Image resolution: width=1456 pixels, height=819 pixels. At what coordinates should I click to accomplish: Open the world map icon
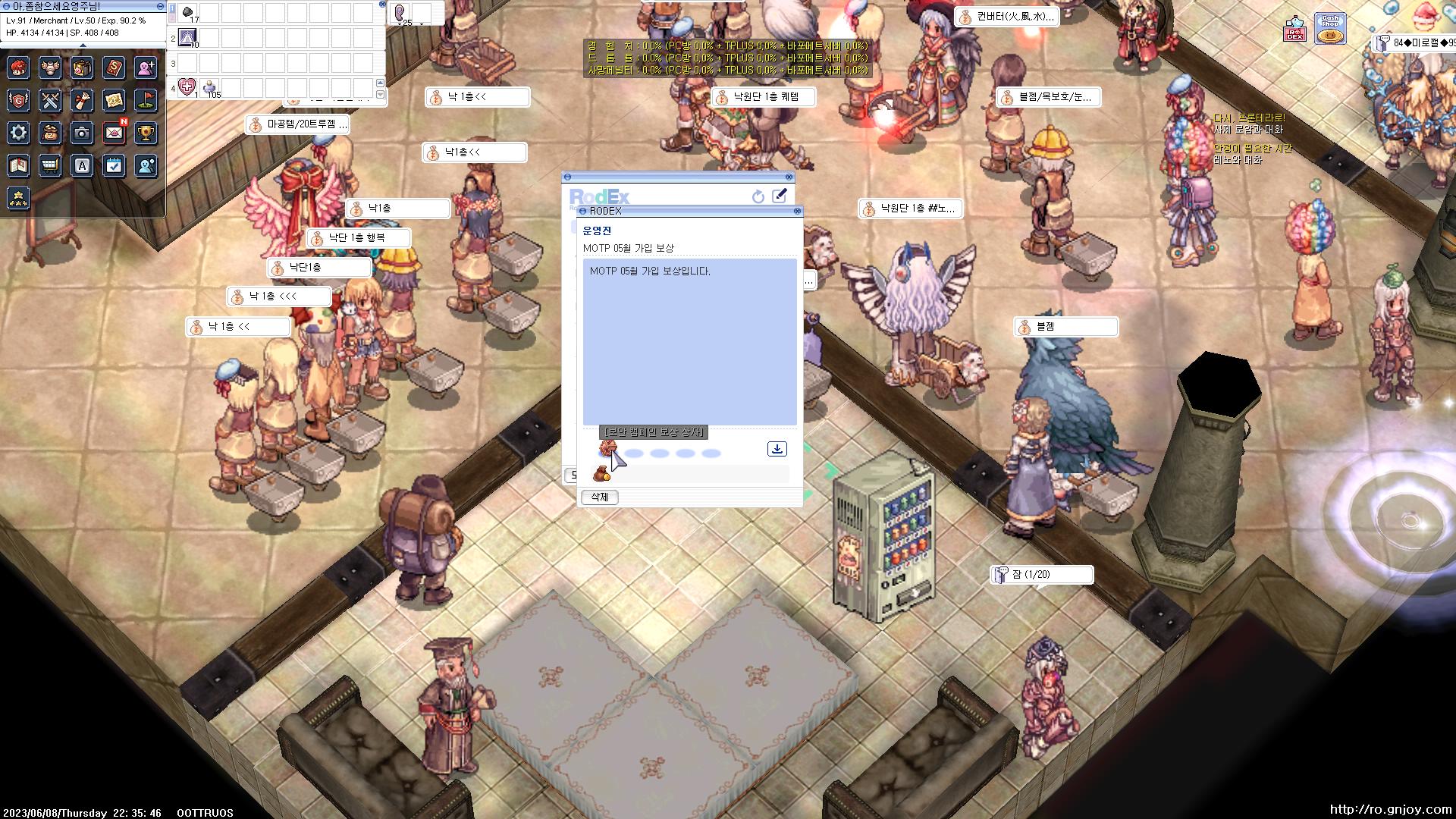(115, 100)
